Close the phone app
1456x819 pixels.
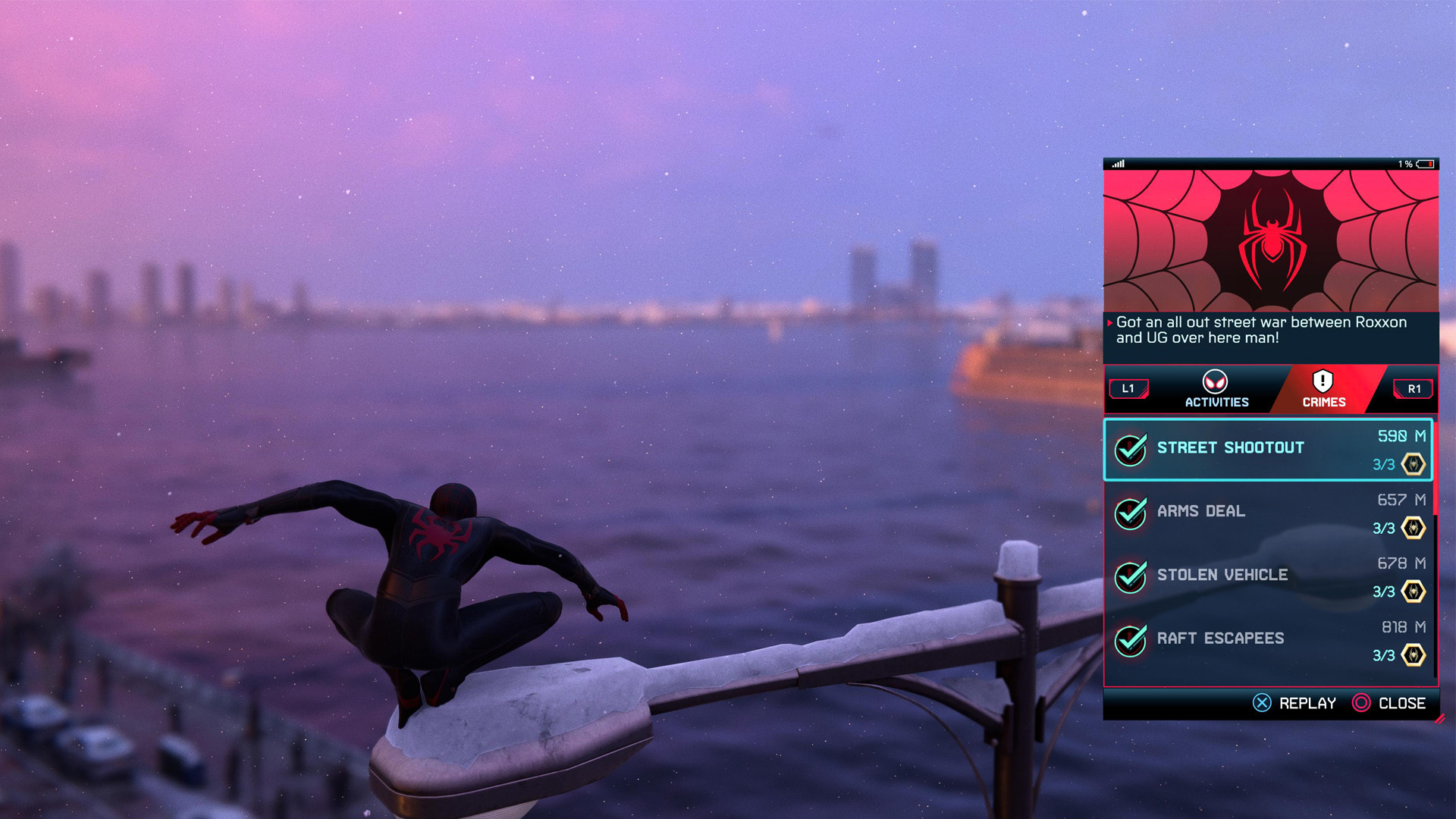pos(1389,703)
